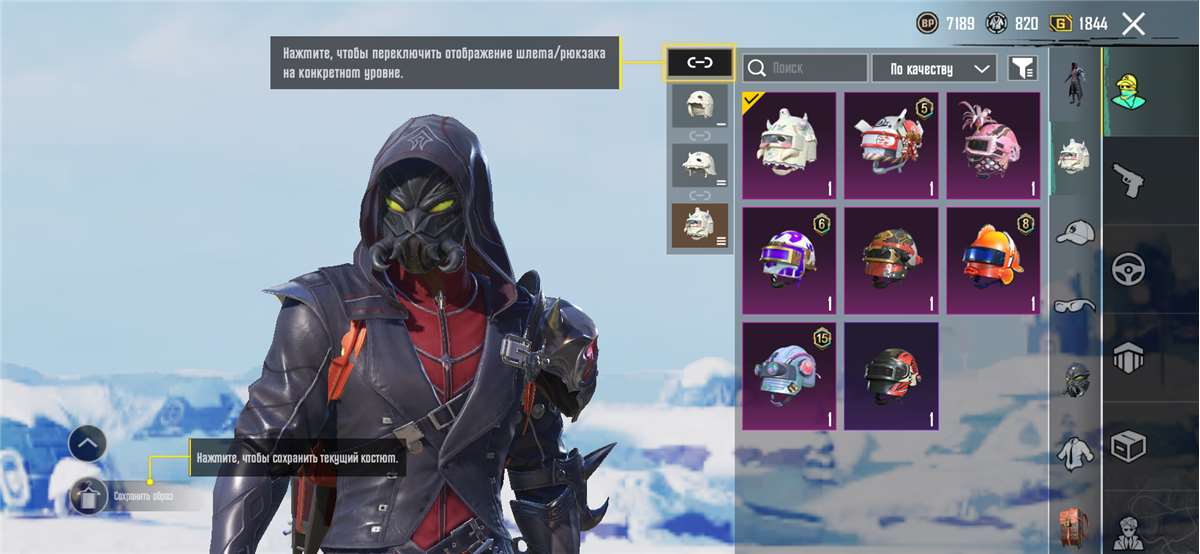Click the search field labeled Поиск
Viewport: 1200px width, 554px height.
point(806,68)
